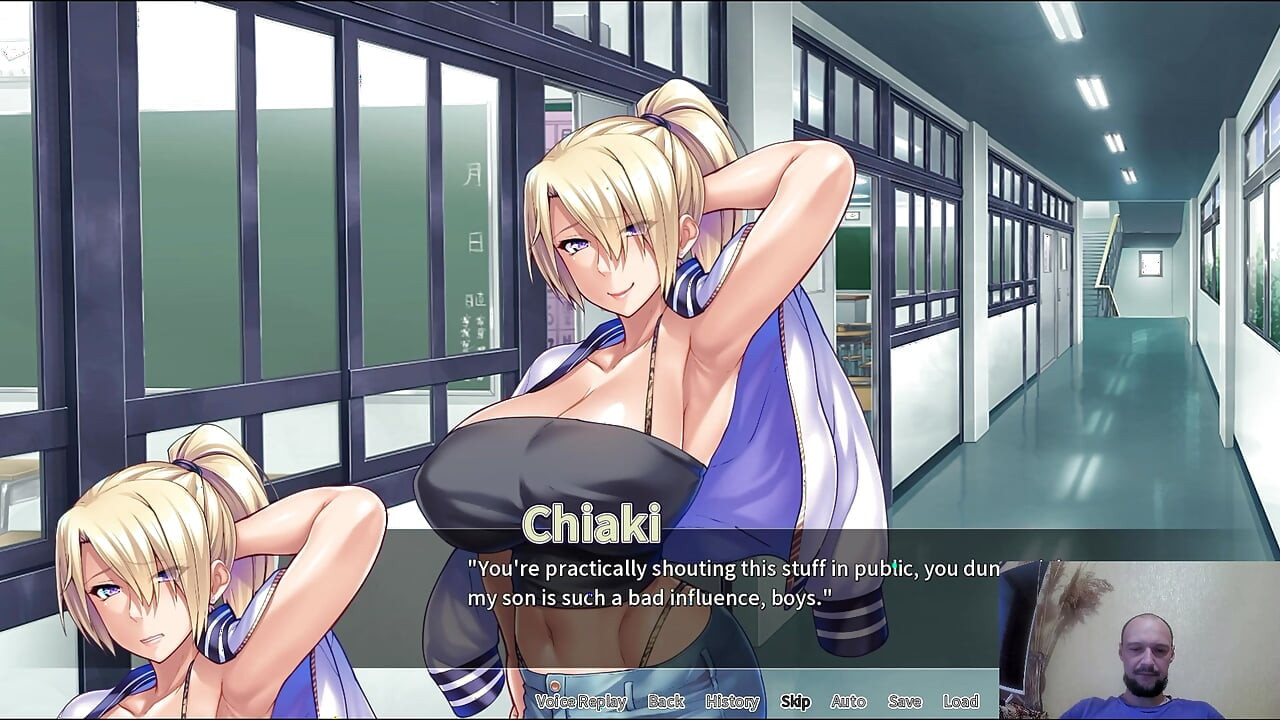
Task: Toggle Skip mode for dialogue
Action: point(795,701)
